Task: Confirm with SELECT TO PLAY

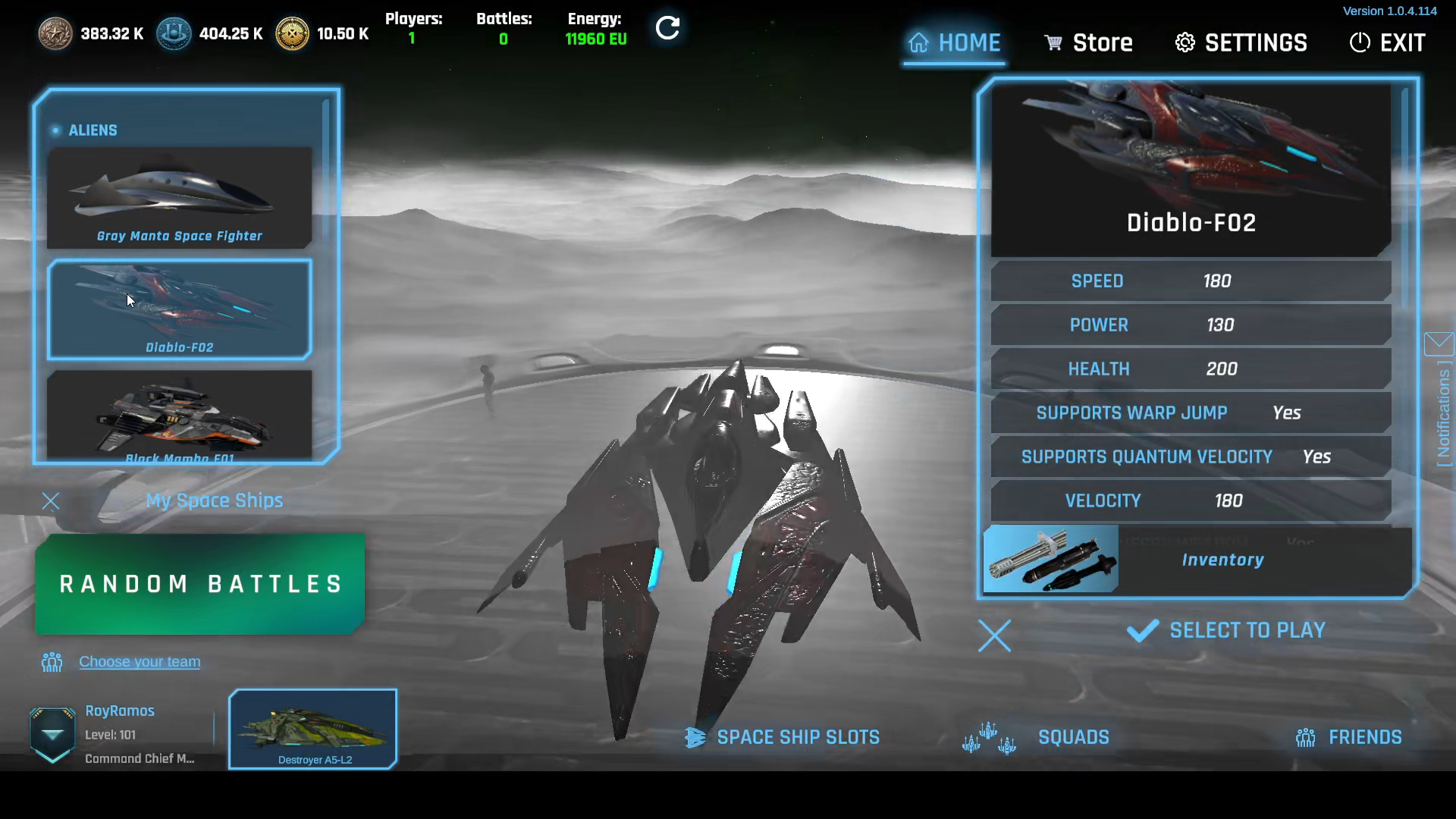Action: pos(1227,631)
